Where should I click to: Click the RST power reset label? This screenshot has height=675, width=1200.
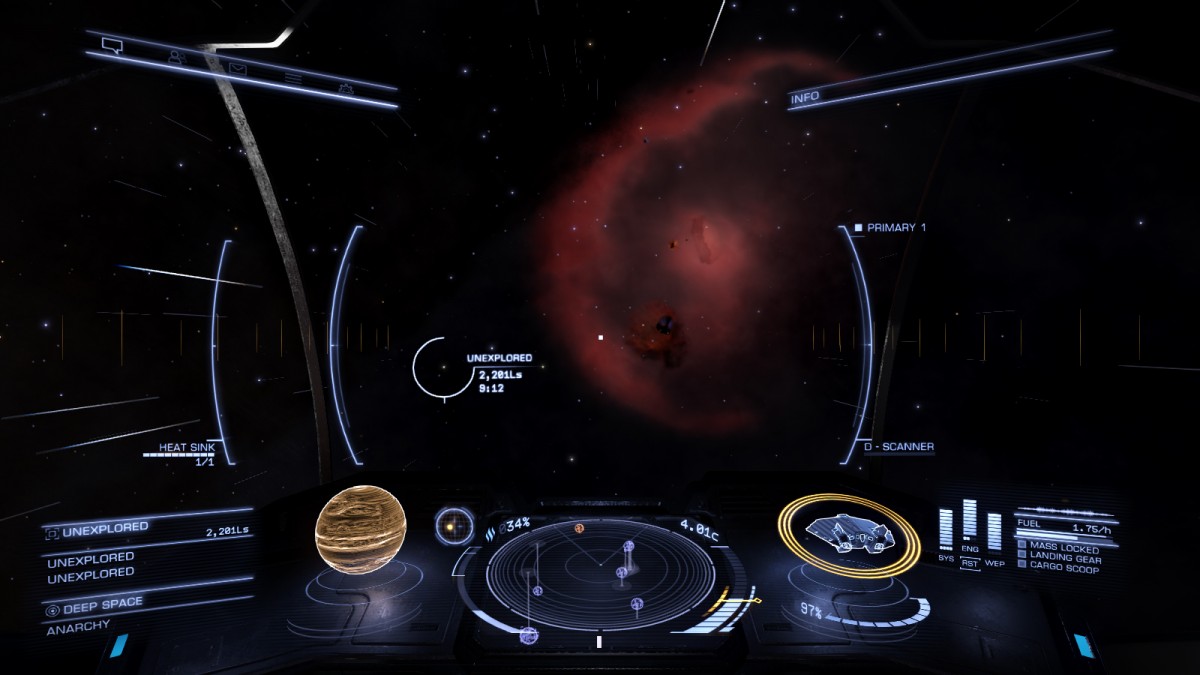point(970,562)
